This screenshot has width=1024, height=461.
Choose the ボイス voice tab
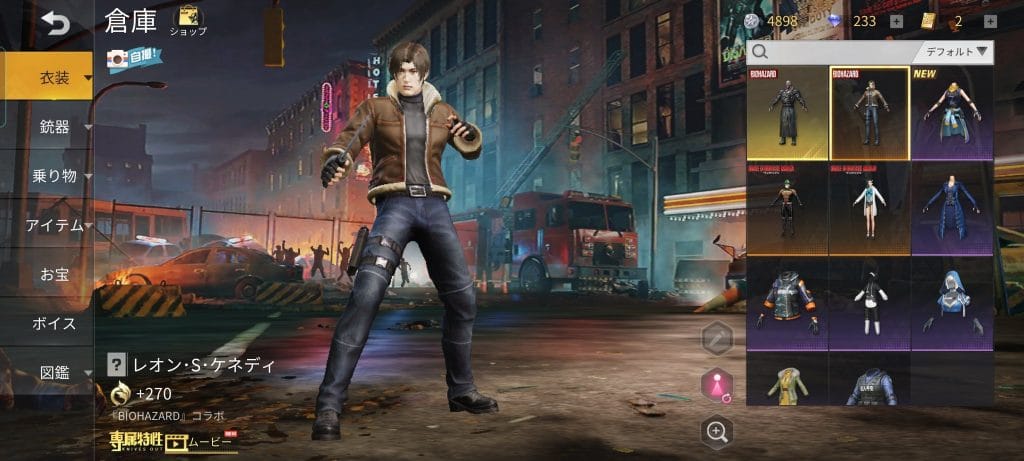(54, 323)
